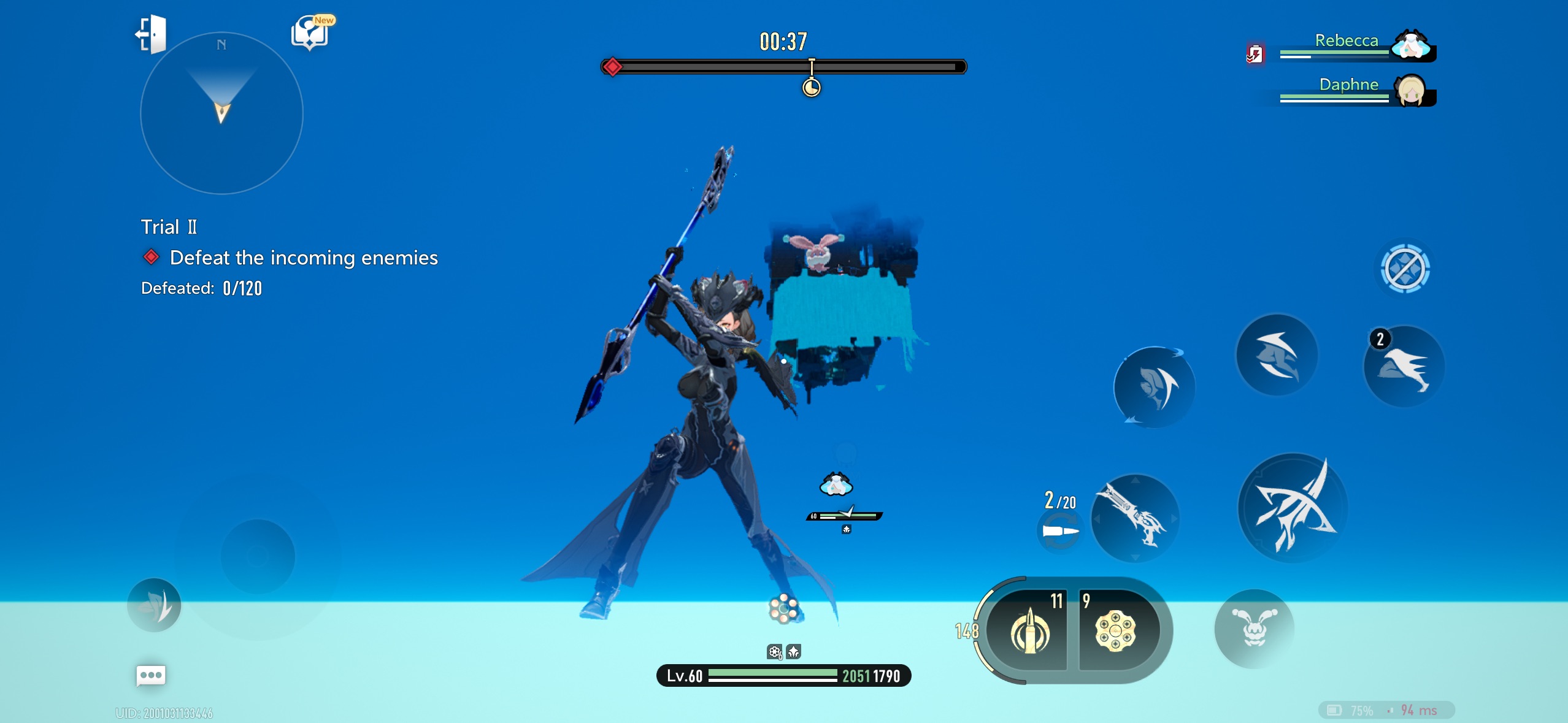Reload with the bullet icon button
1568x723 pixels.
[x=1059, y=531]
